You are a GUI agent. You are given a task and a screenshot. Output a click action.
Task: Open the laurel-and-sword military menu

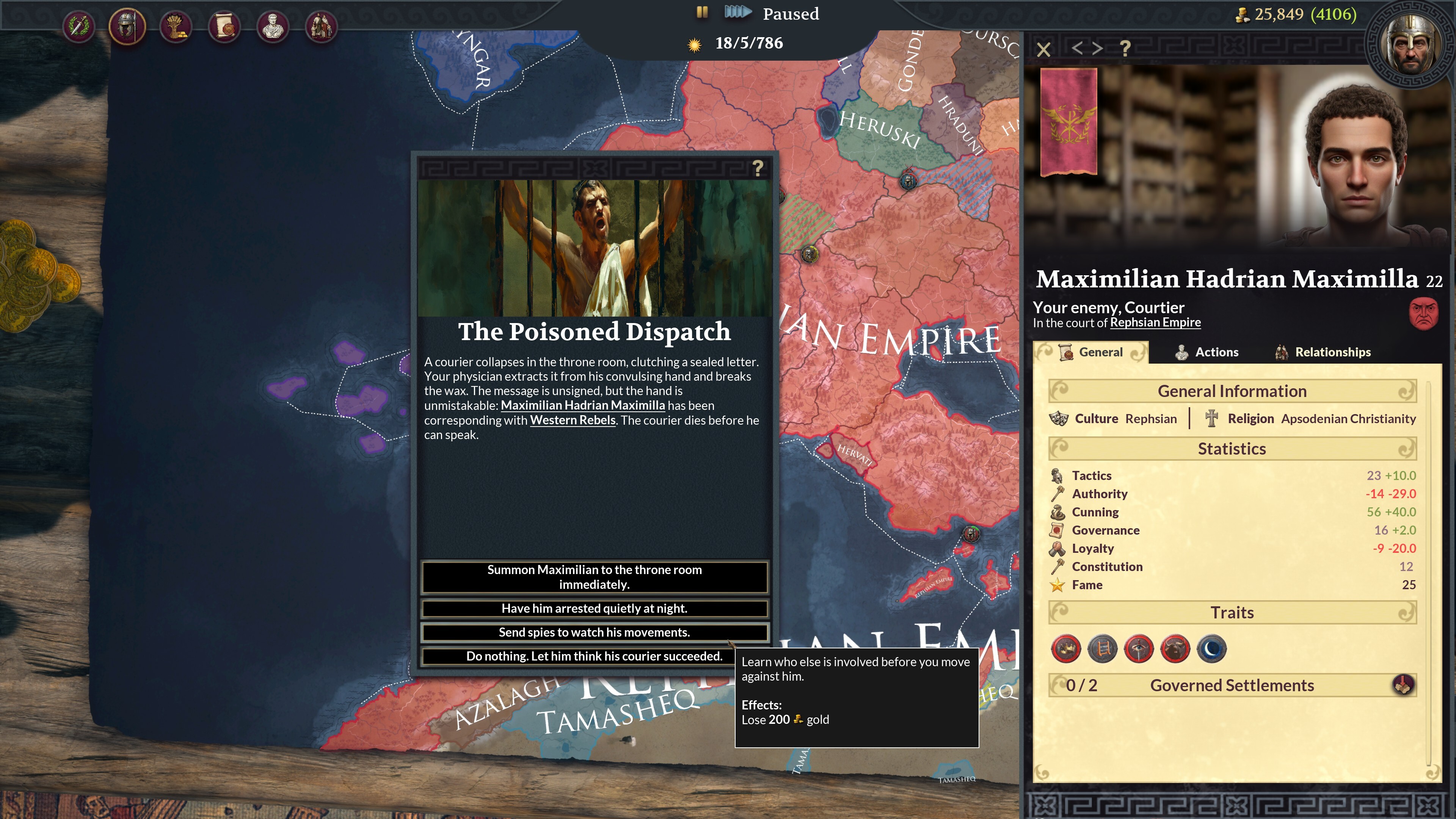coord(80,25)
